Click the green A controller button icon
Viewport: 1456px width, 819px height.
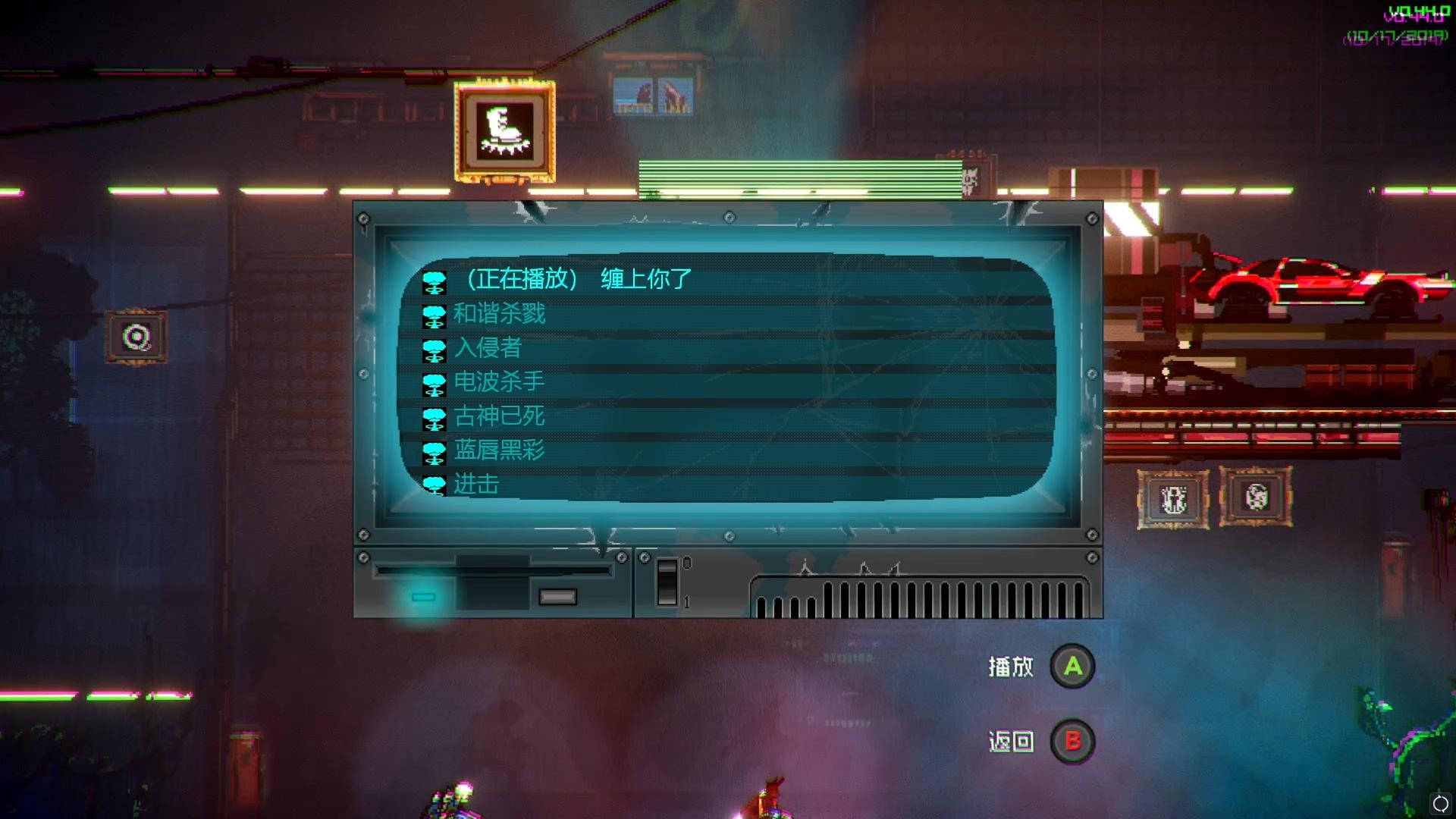pyautogui.click(x=1072, y=667)
